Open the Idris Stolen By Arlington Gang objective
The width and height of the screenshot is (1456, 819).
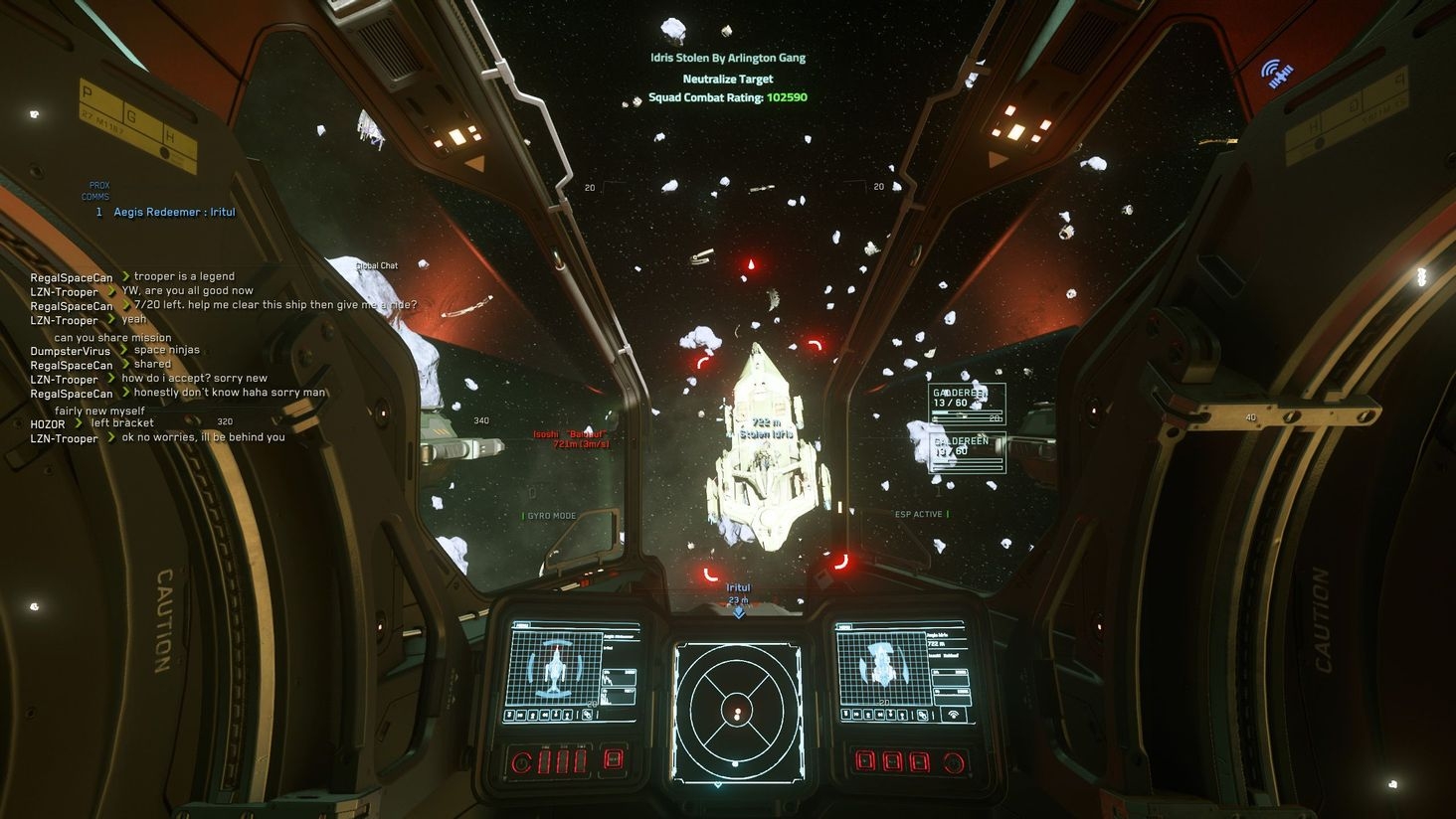click(x=728, y=58)
